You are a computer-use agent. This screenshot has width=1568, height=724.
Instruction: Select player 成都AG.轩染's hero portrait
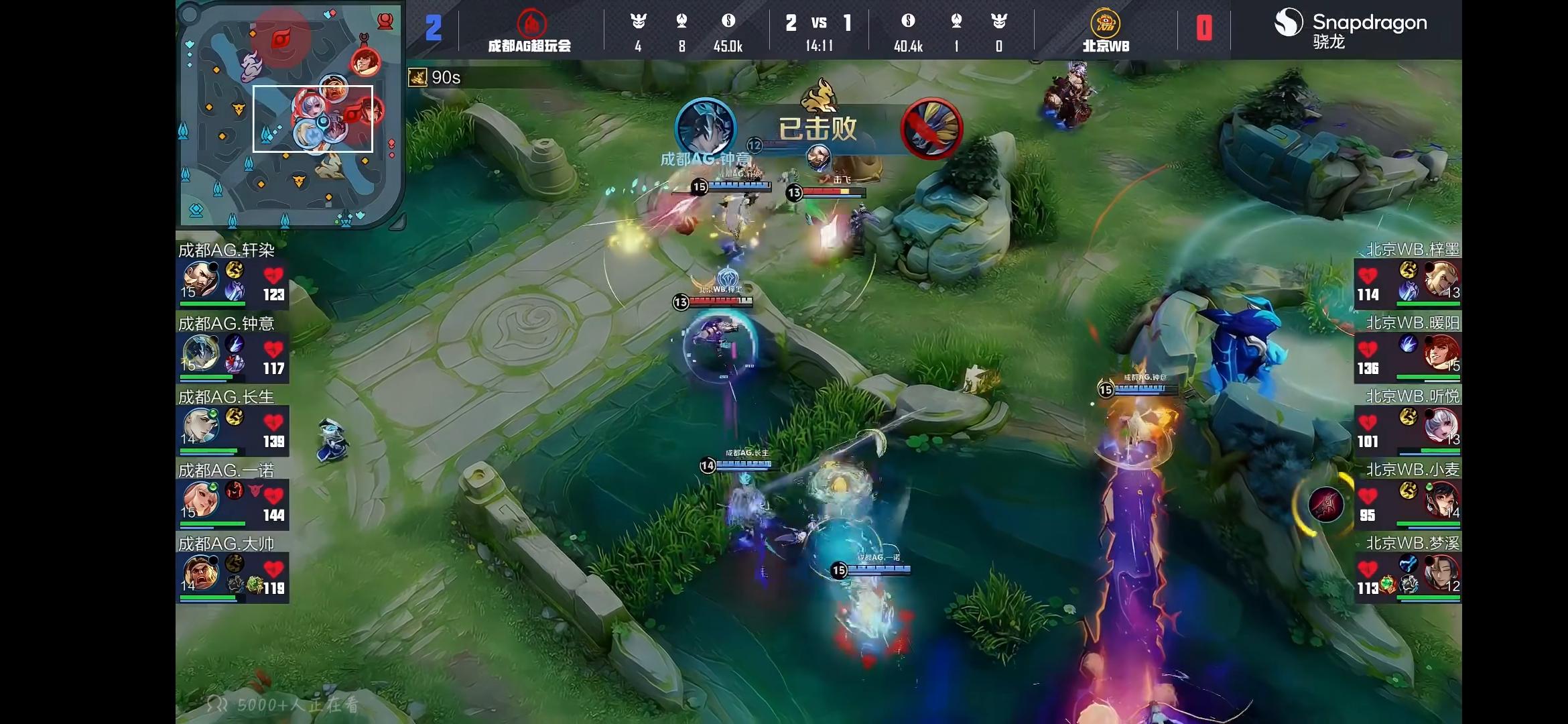tap(200, 280)
